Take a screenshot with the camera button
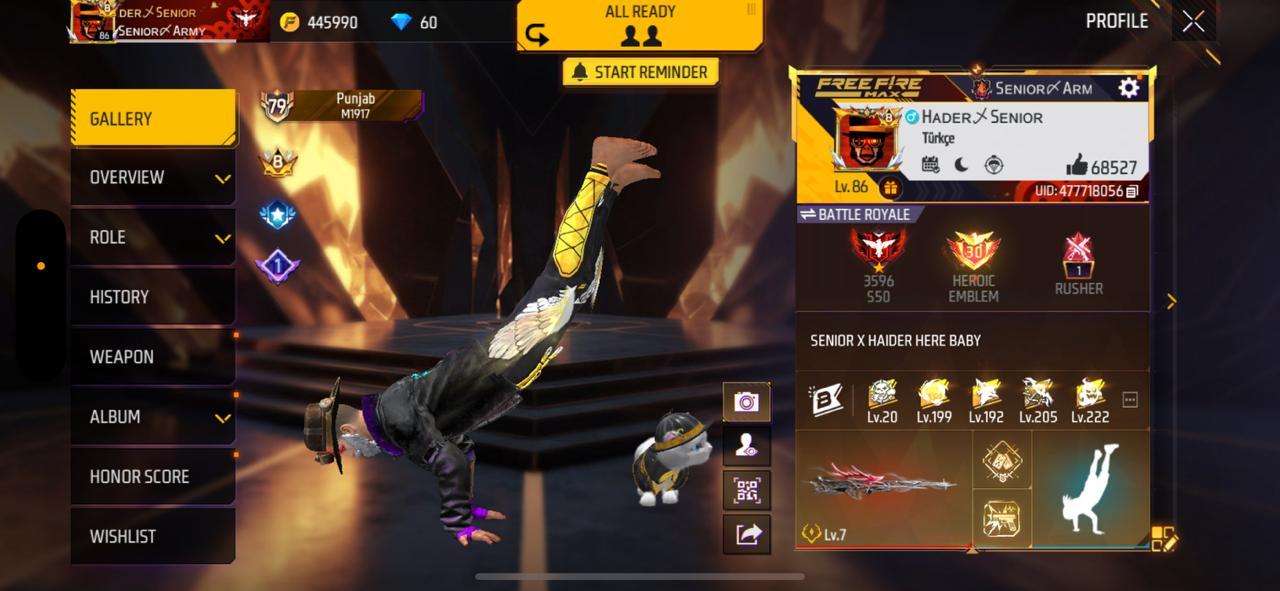 [746, 402]
